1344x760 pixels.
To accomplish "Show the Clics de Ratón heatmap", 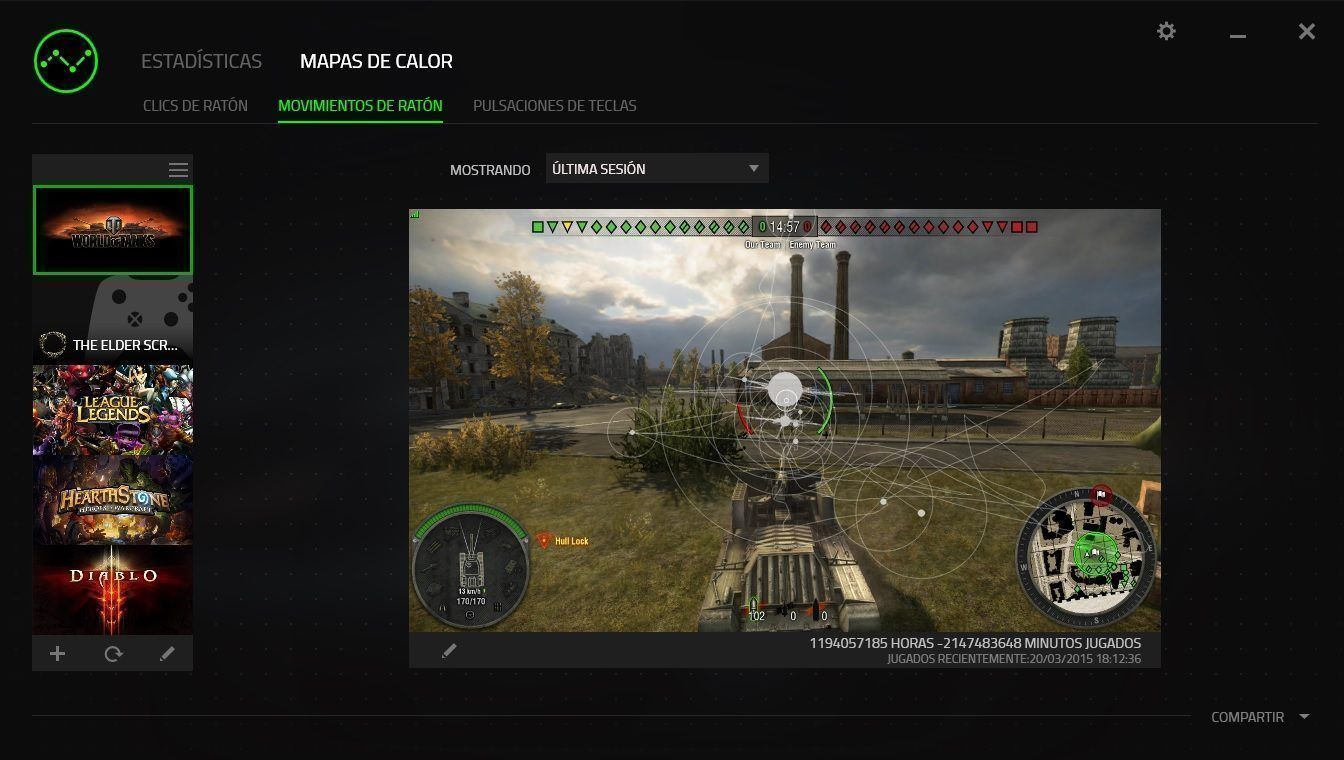I will coord(195,105).
